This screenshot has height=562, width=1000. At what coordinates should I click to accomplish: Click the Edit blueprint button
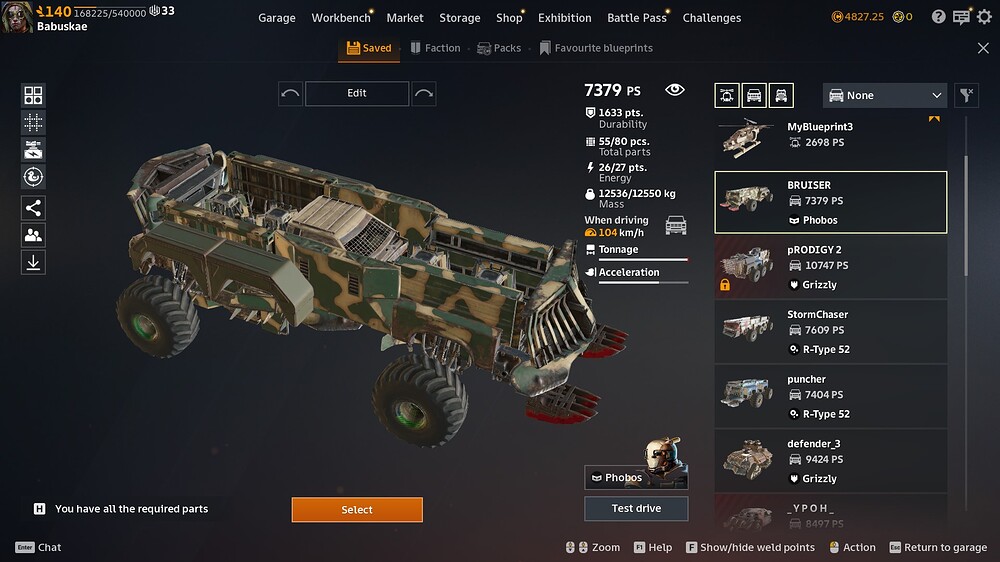[x=357, y=93]
